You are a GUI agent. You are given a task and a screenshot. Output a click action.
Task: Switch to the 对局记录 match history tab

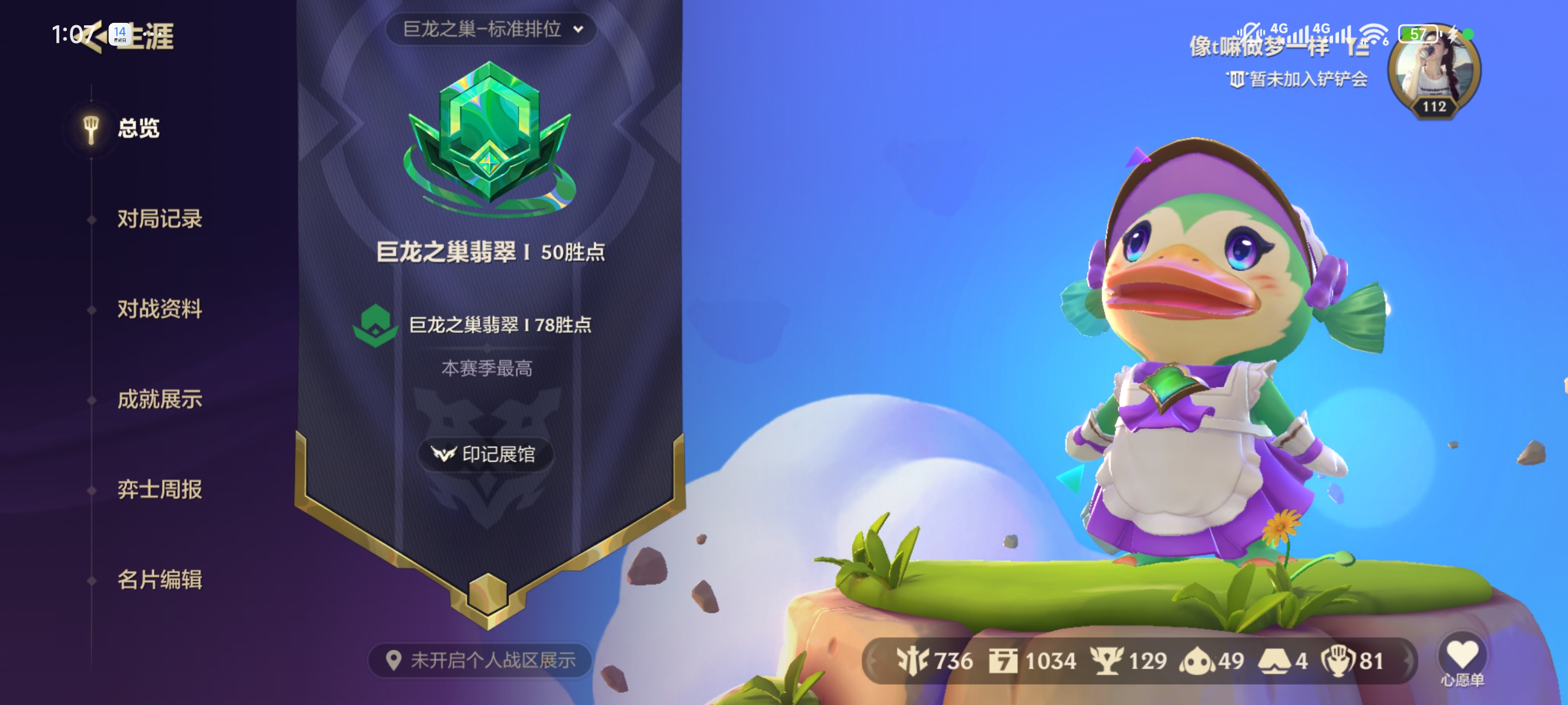(161, 220)
